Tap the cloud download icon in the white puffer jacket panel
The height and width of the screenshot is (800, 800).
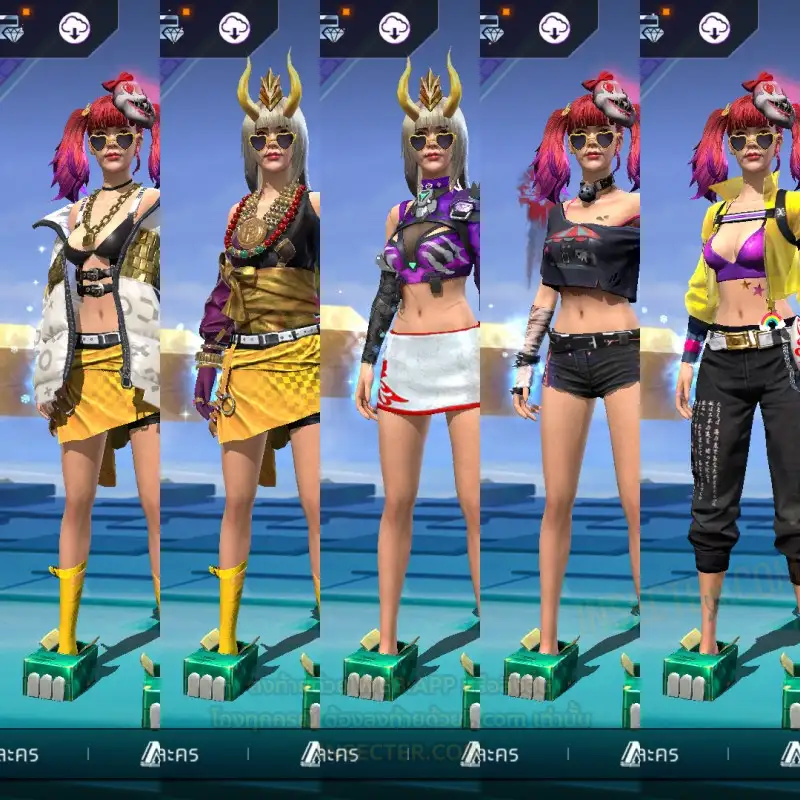(x=74, y=28)
